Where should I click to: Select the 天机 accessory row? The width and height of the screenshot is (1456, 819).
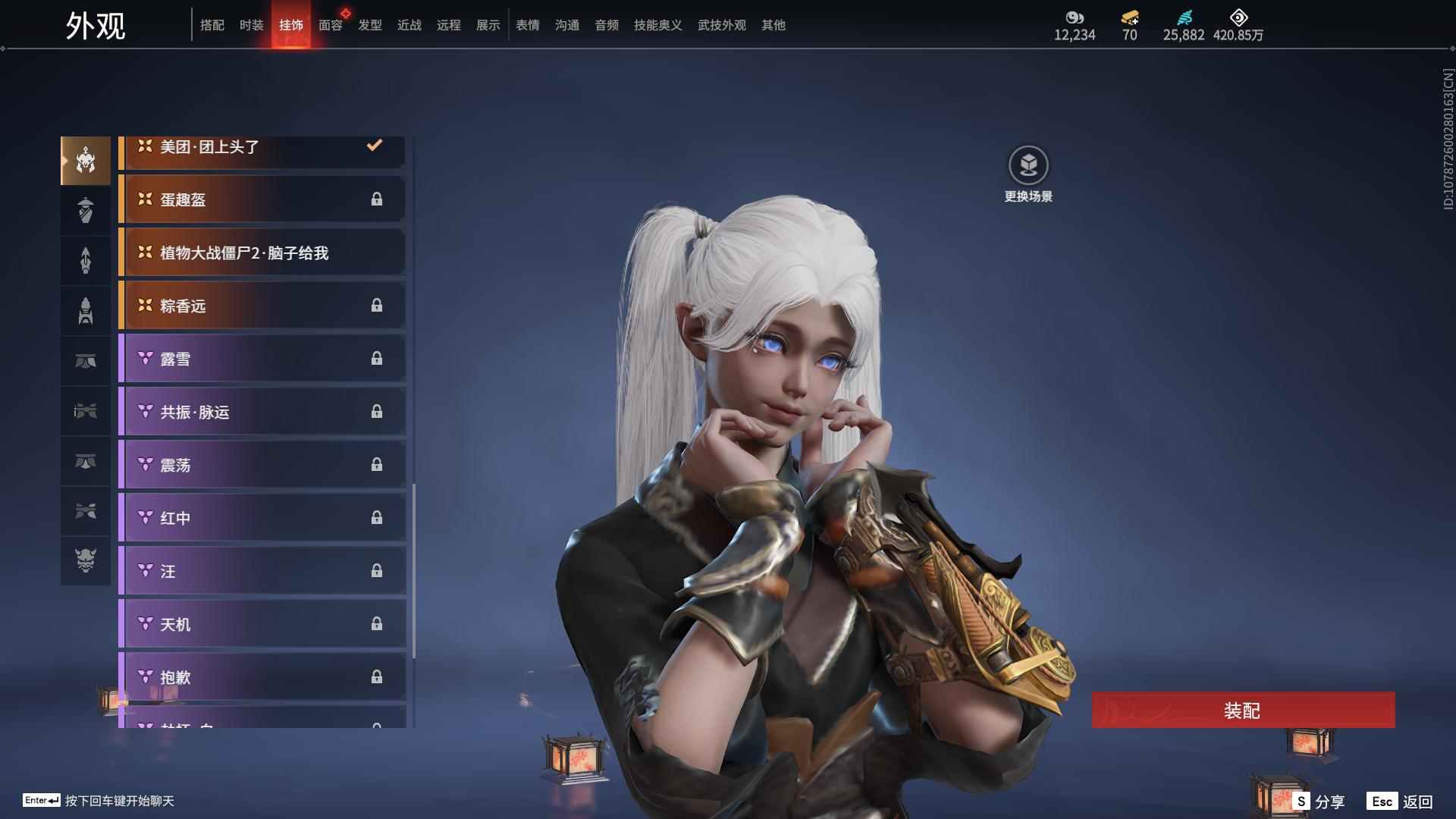click(262, 624)
